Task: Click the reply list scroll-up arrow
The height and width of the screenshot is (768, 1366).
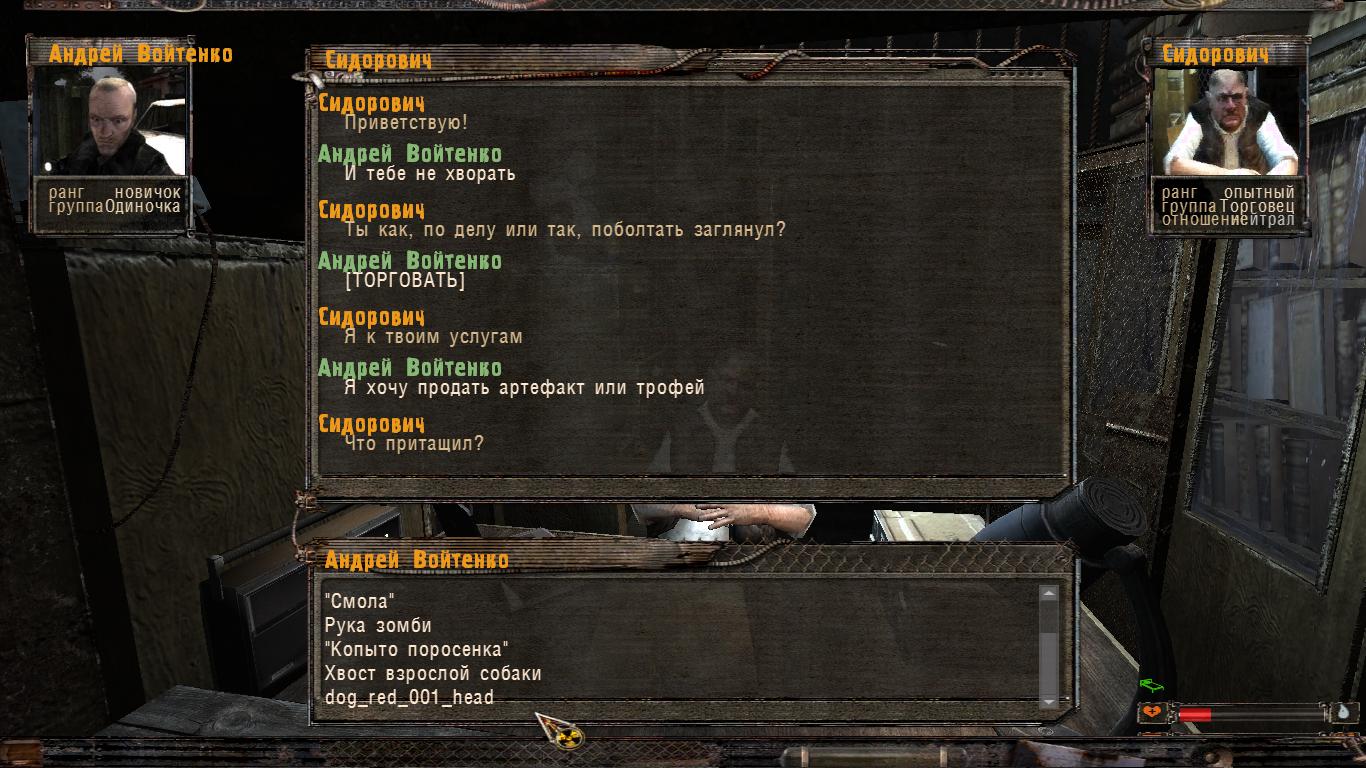Action: 1048,594
